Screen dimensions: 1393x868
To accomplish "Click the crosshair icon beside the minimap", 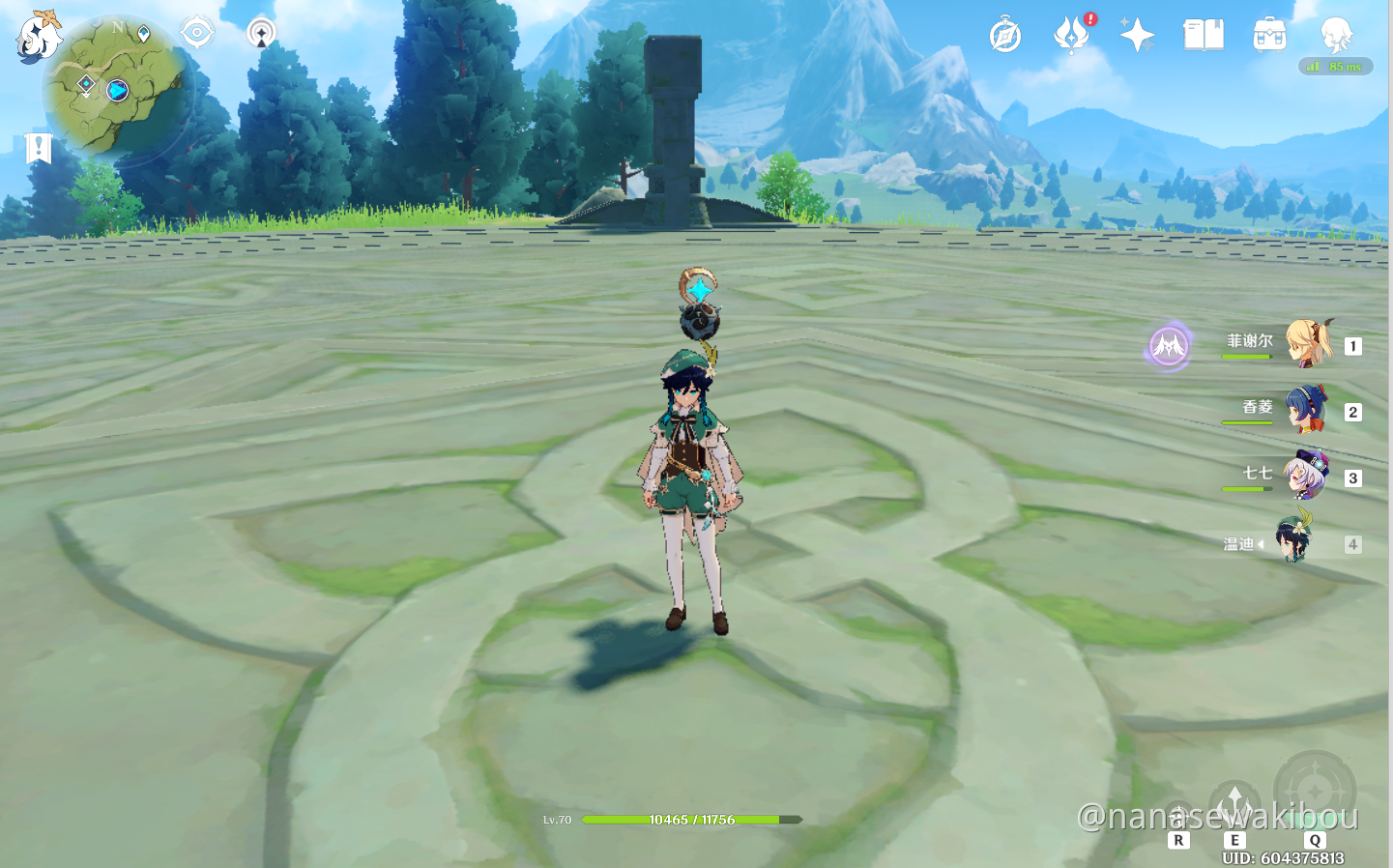I will (197, 33).
